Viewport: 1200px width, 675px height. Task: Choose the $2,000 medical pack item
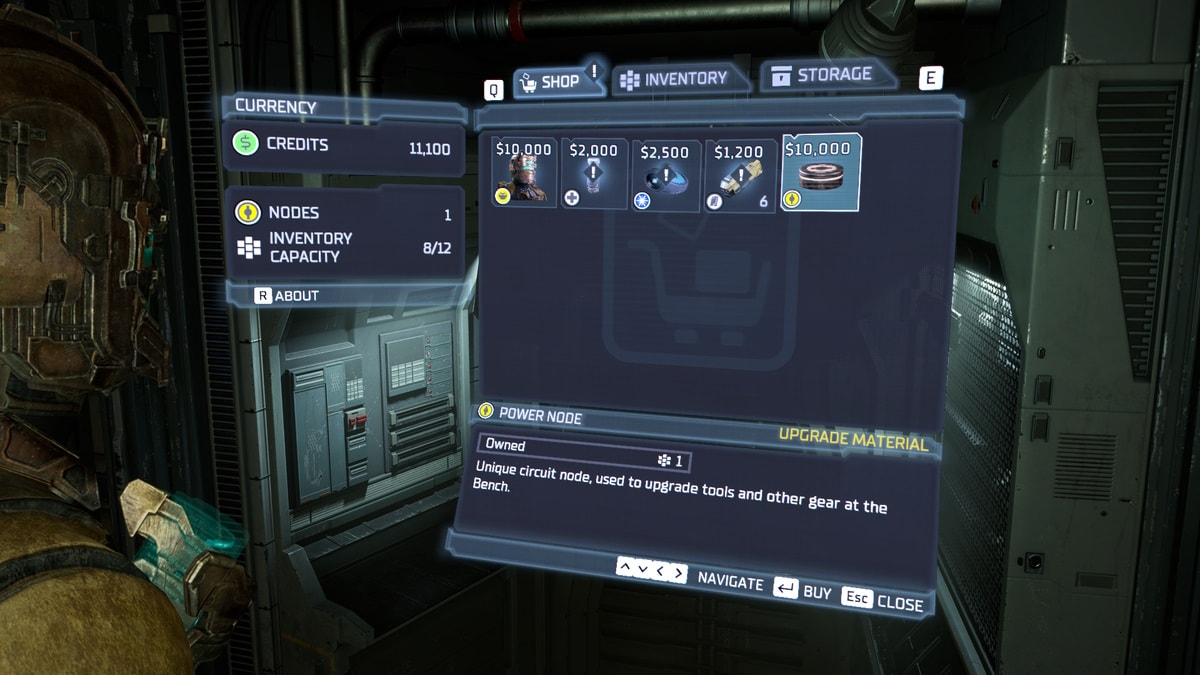tap(594, 173)
